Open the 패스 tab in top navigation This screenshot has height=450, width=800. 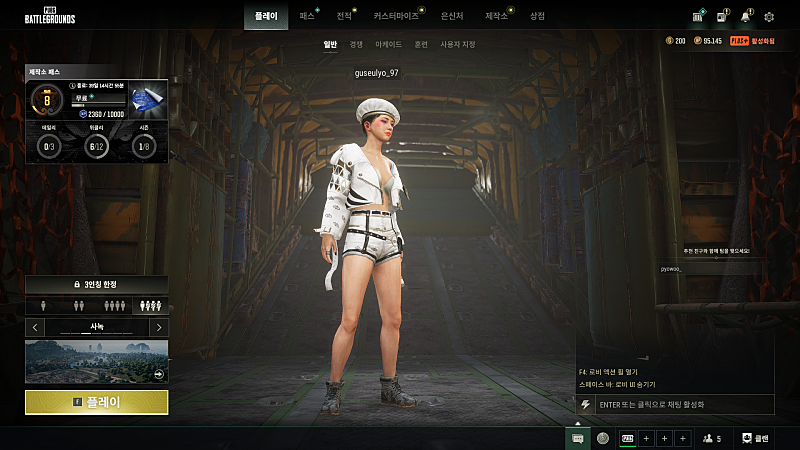pos(307,16)
